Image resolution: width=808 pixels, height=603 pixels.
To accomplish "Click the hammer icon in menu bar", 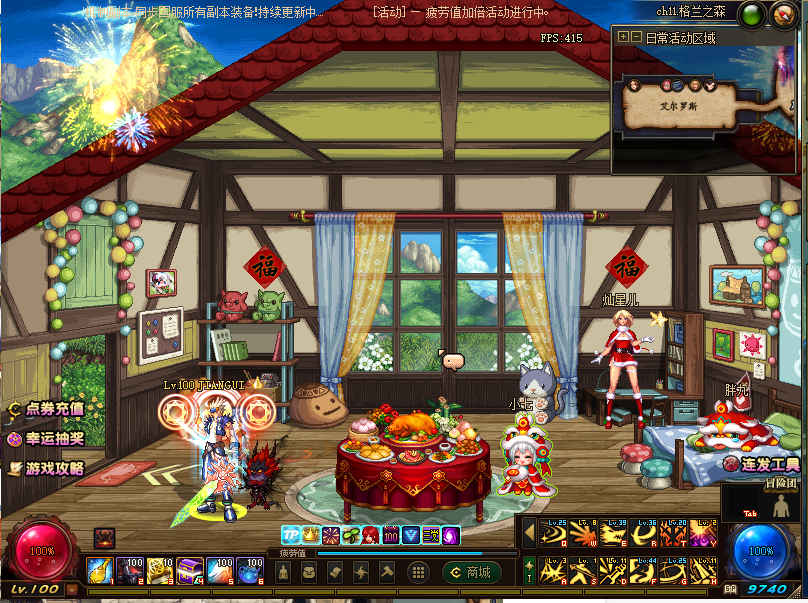I will pos(387,573).
